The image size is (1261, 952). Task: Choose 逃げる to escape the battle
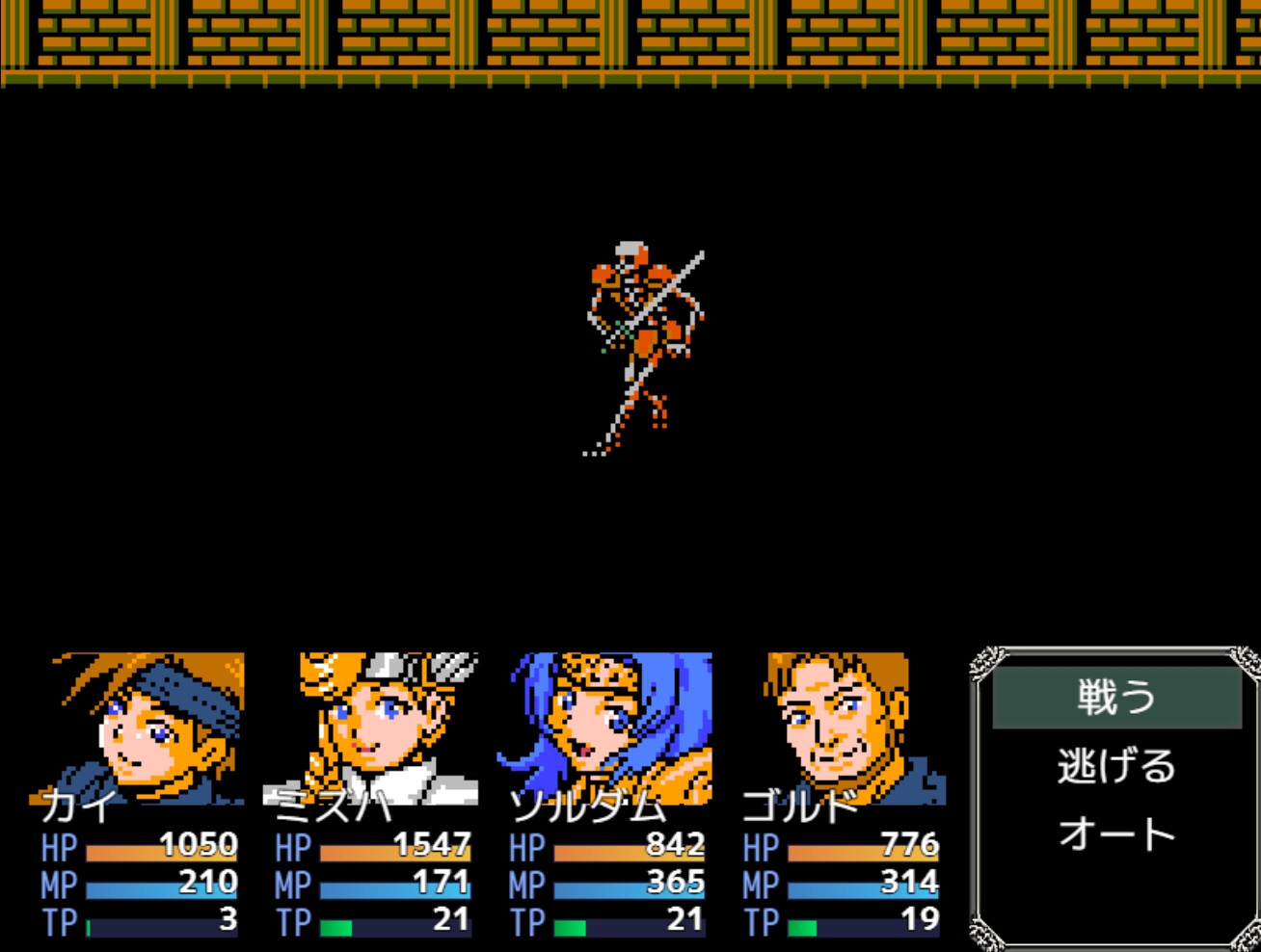(x=1116, y=767)
